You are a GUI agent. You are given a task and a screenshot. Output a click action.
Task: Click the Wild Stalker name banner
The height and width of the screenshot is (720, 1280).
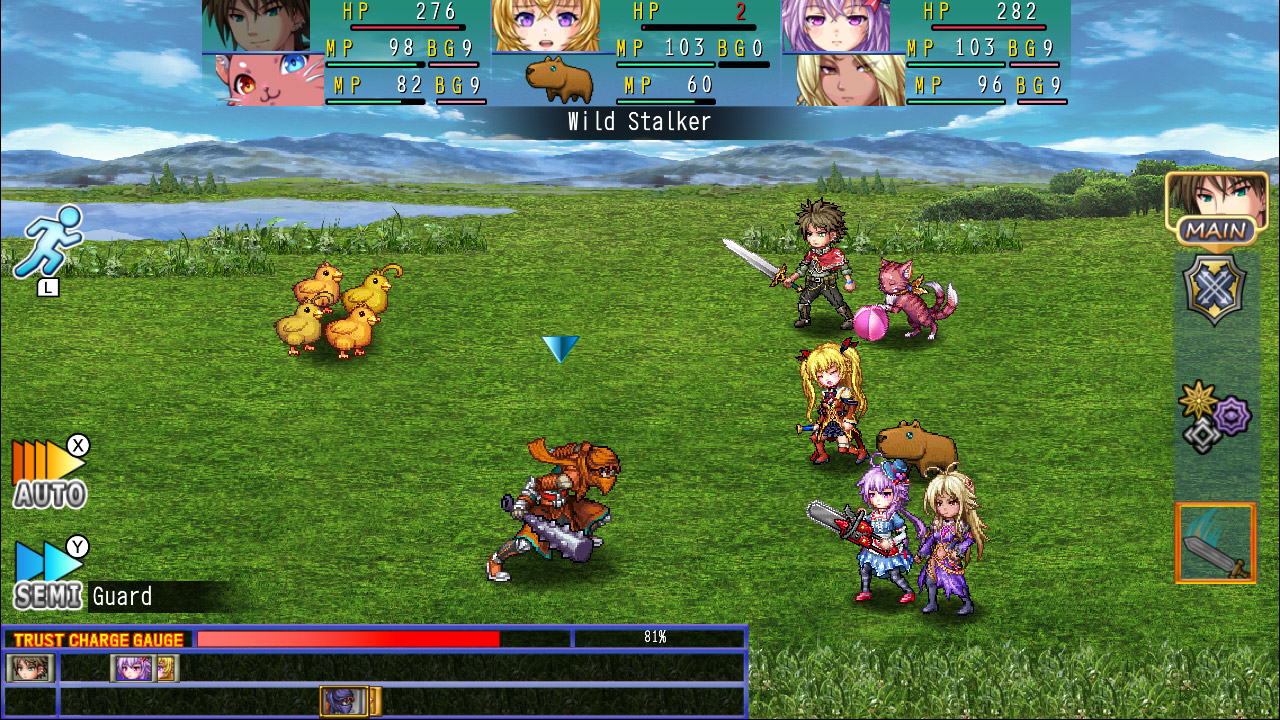click(x=638, y=122)
